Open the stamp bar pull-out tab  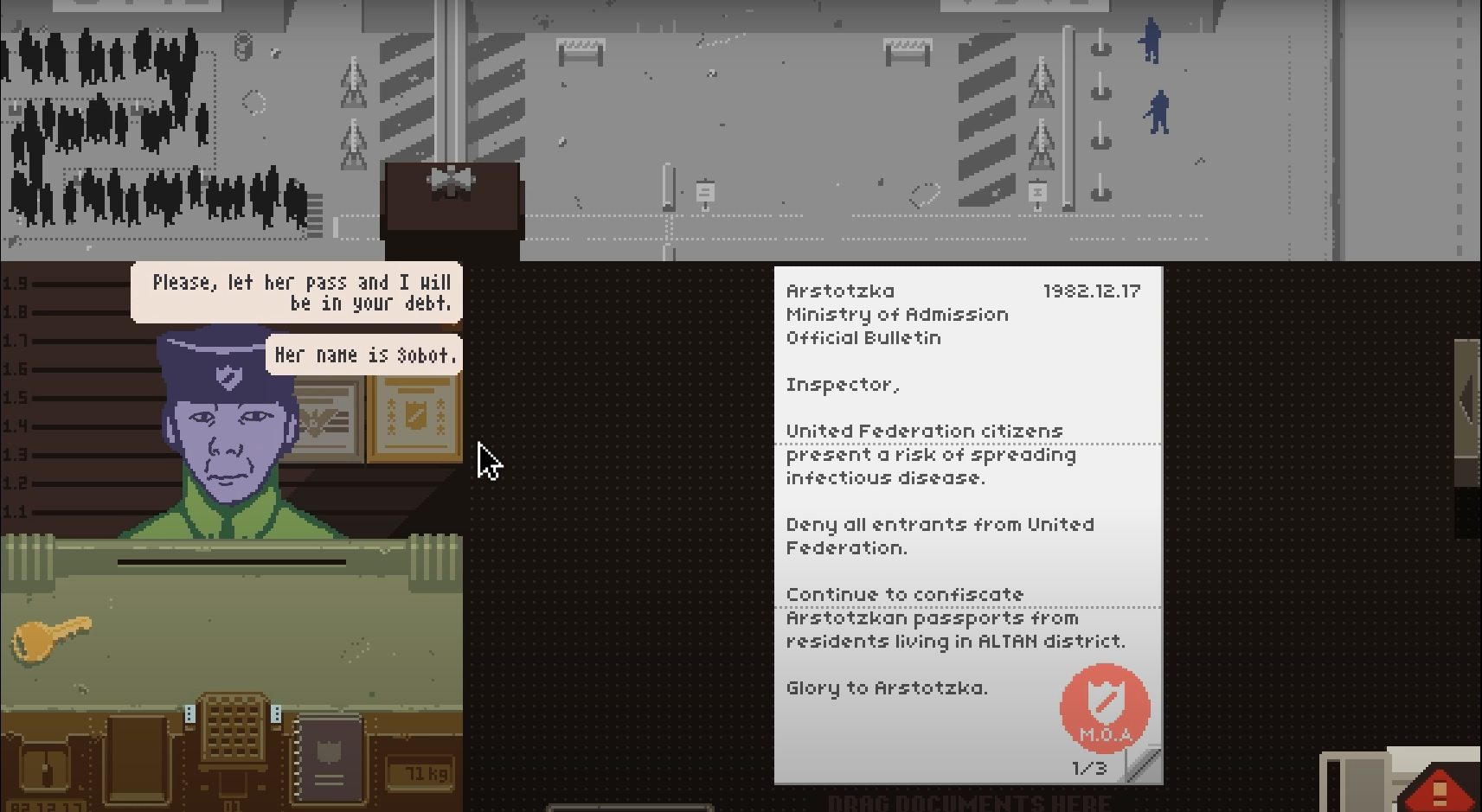click(x=1467, y=399)
